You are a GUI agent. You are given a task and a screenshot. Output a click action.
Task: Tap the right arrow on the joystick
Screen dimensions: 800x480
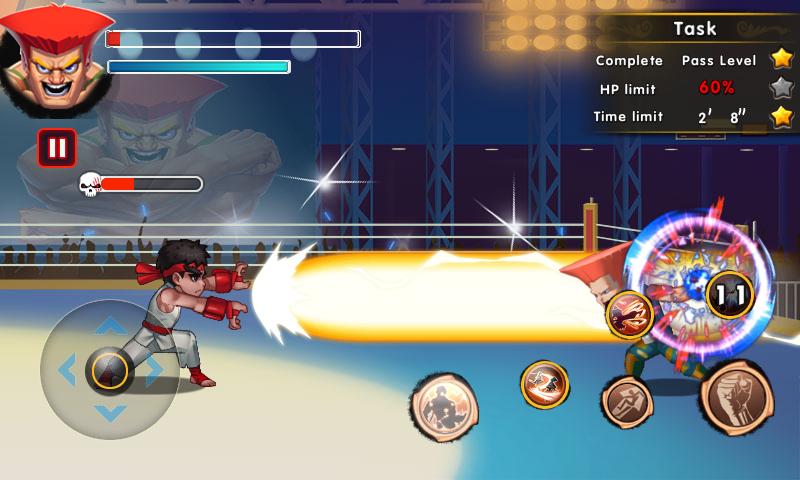pos(154,370)
